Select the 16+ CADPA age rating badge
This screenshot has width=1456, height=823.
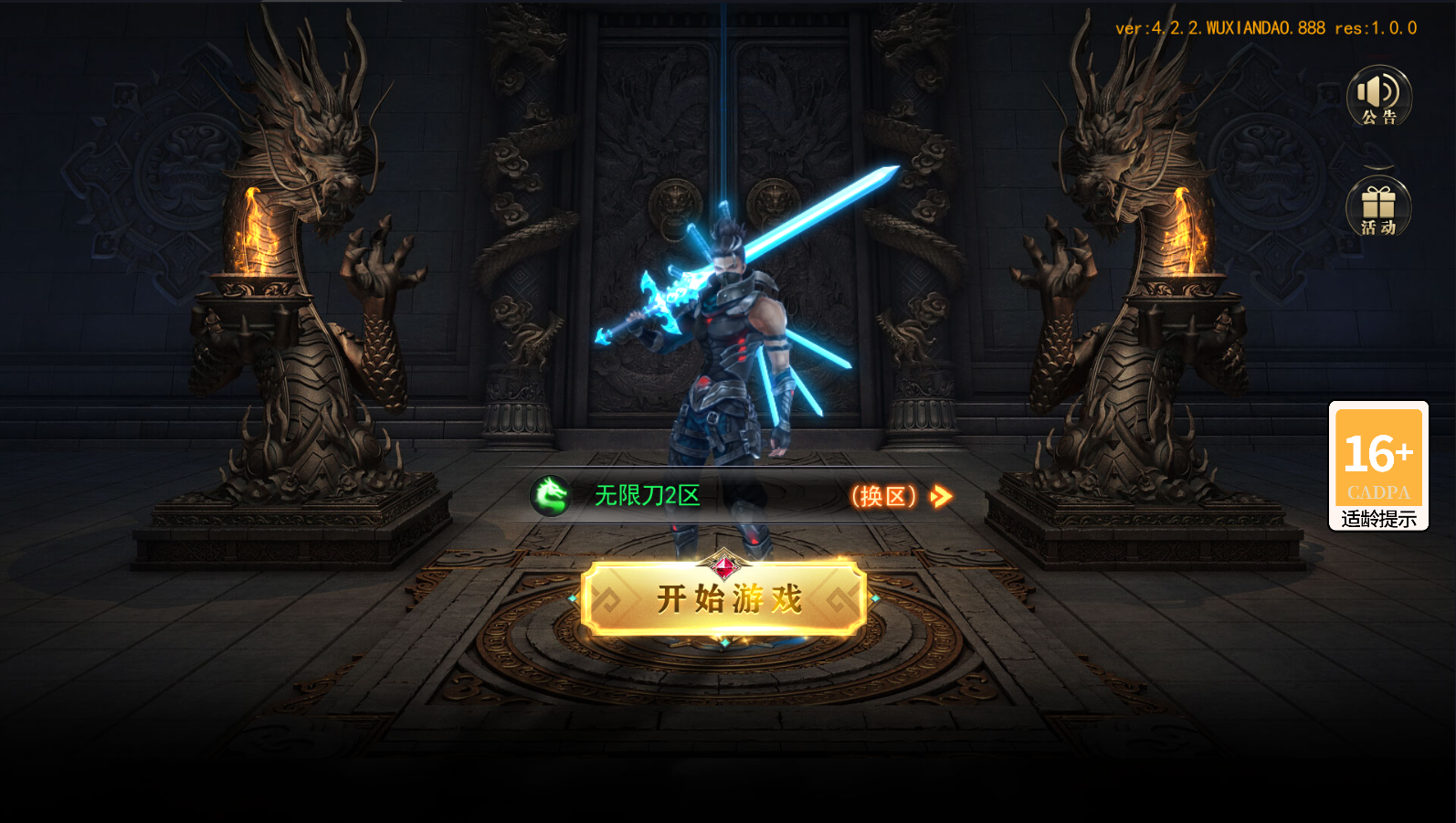tap(1379, 455)
